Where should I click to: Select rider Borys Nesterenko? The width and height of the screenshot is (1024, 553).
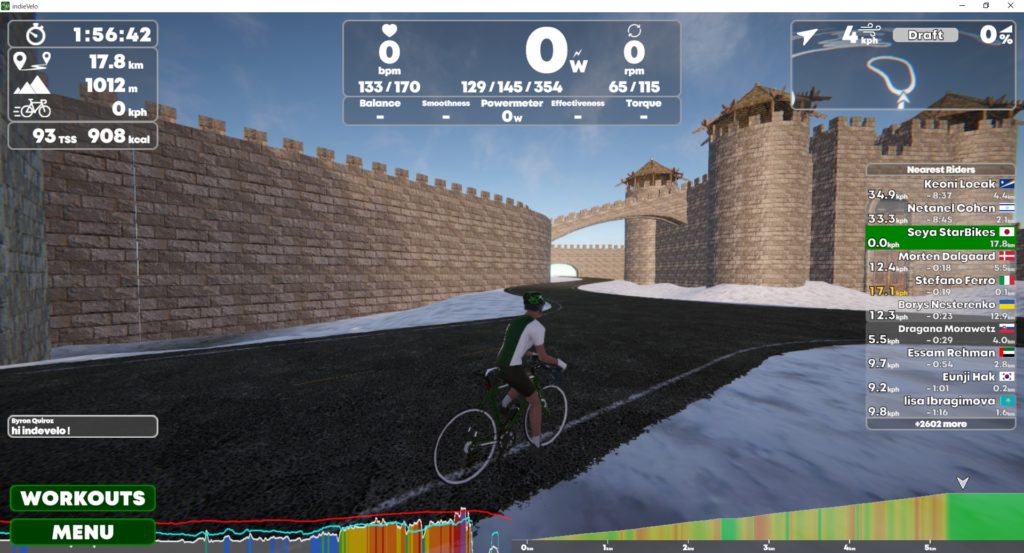[x=940, y=310]
